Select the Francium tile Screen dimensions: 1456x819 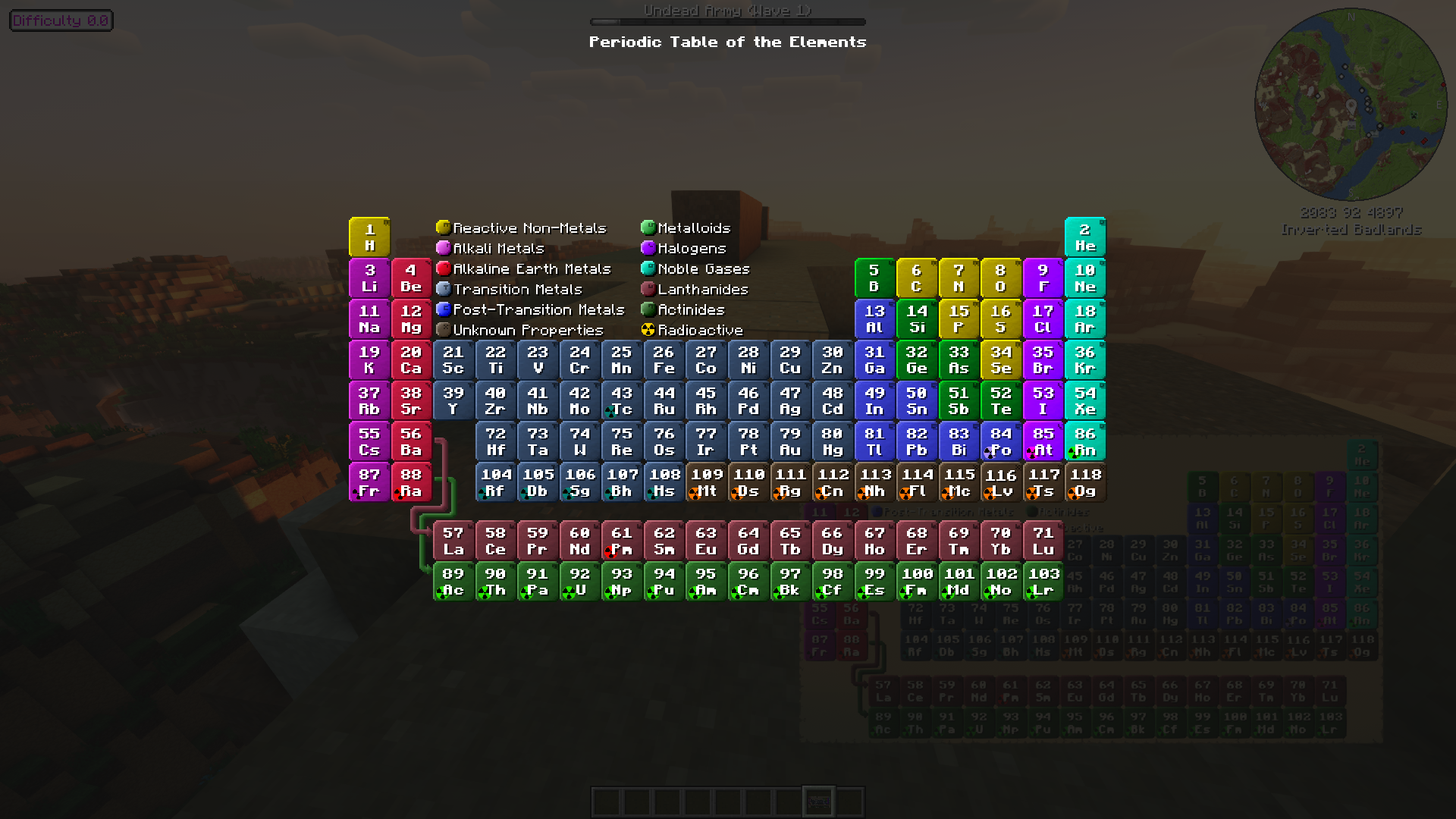point(369,482)
